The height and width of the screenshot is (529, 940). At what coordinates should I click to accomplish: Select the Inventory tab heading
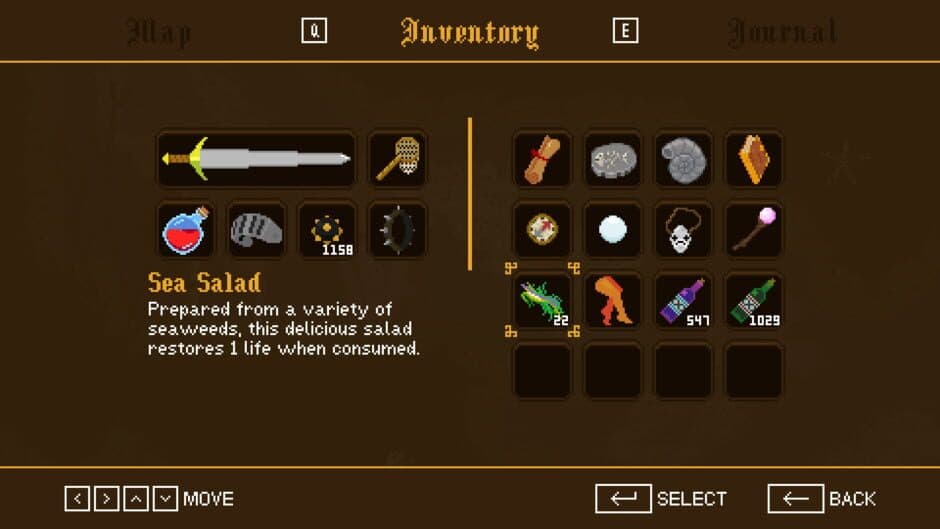(x=469, y=32)
